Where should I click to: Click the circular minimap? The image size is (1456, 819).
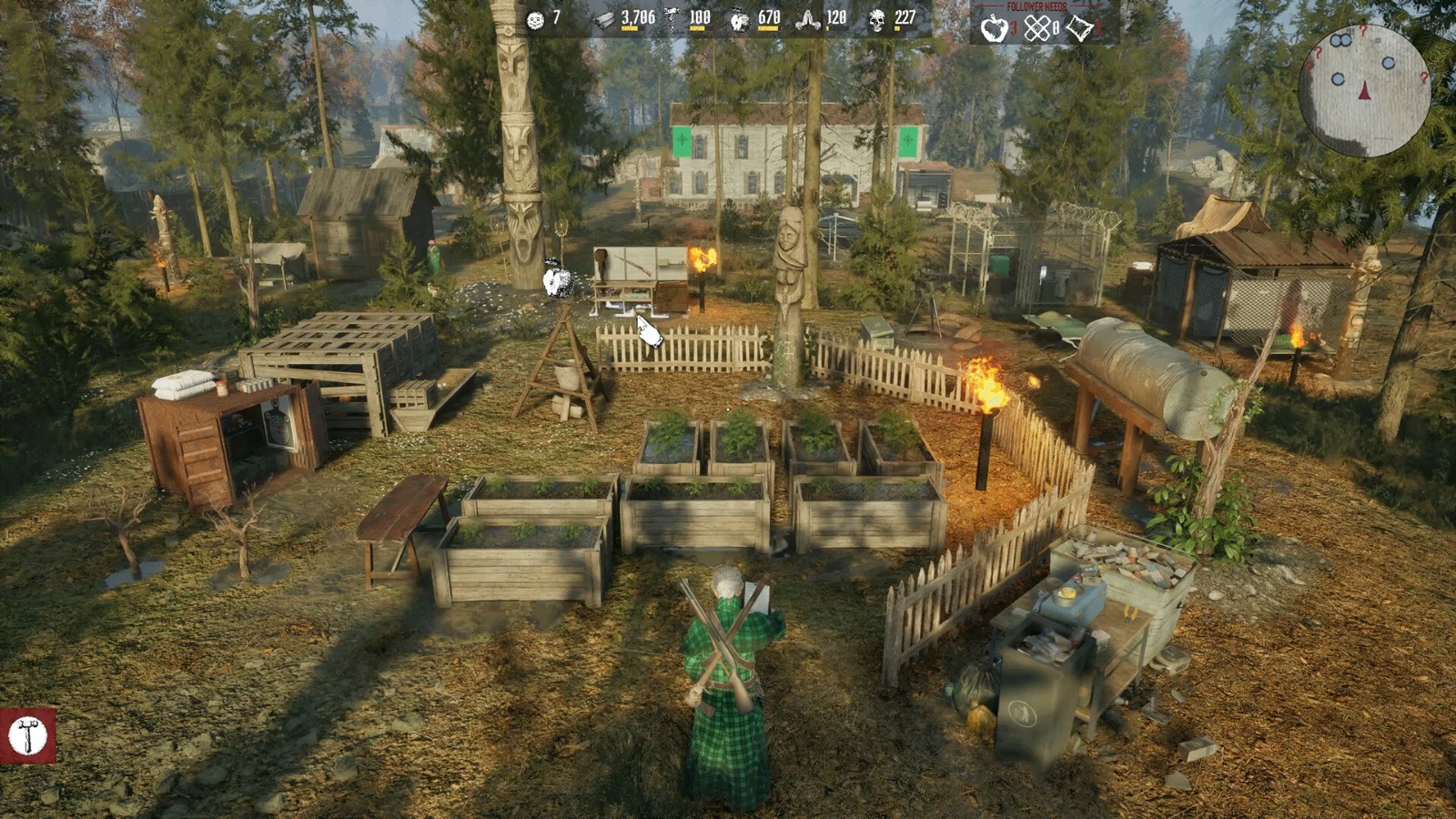pos(1364,91)
